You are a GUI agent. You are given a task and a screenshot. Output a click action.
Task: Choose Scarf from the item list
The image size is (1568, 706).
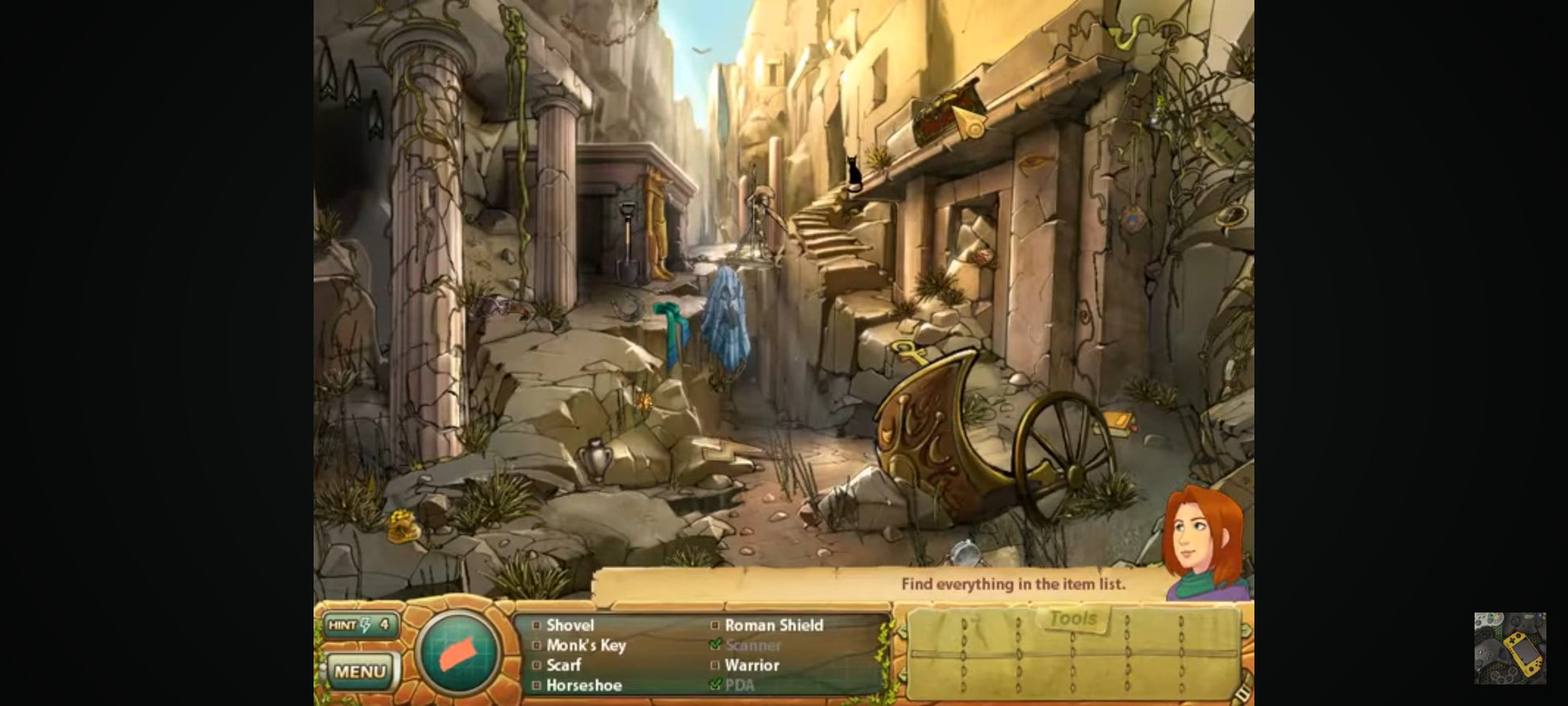pyautogui.click(x=563, y=665)
